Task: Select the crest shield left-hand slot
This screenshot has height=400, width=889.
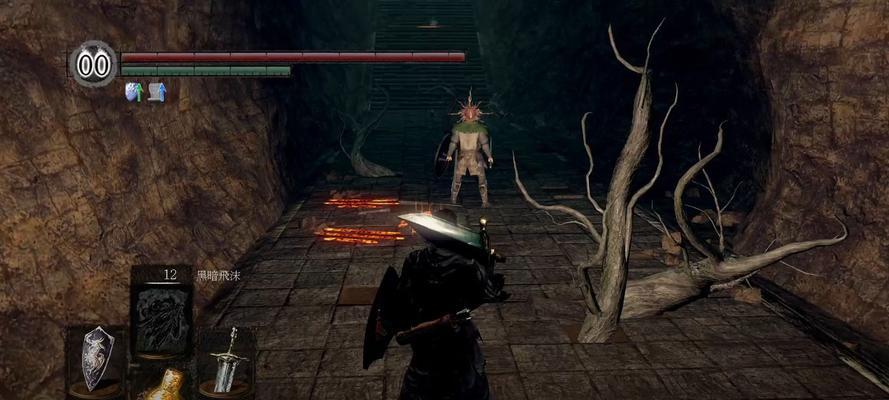Action: [x=97, y=357]
